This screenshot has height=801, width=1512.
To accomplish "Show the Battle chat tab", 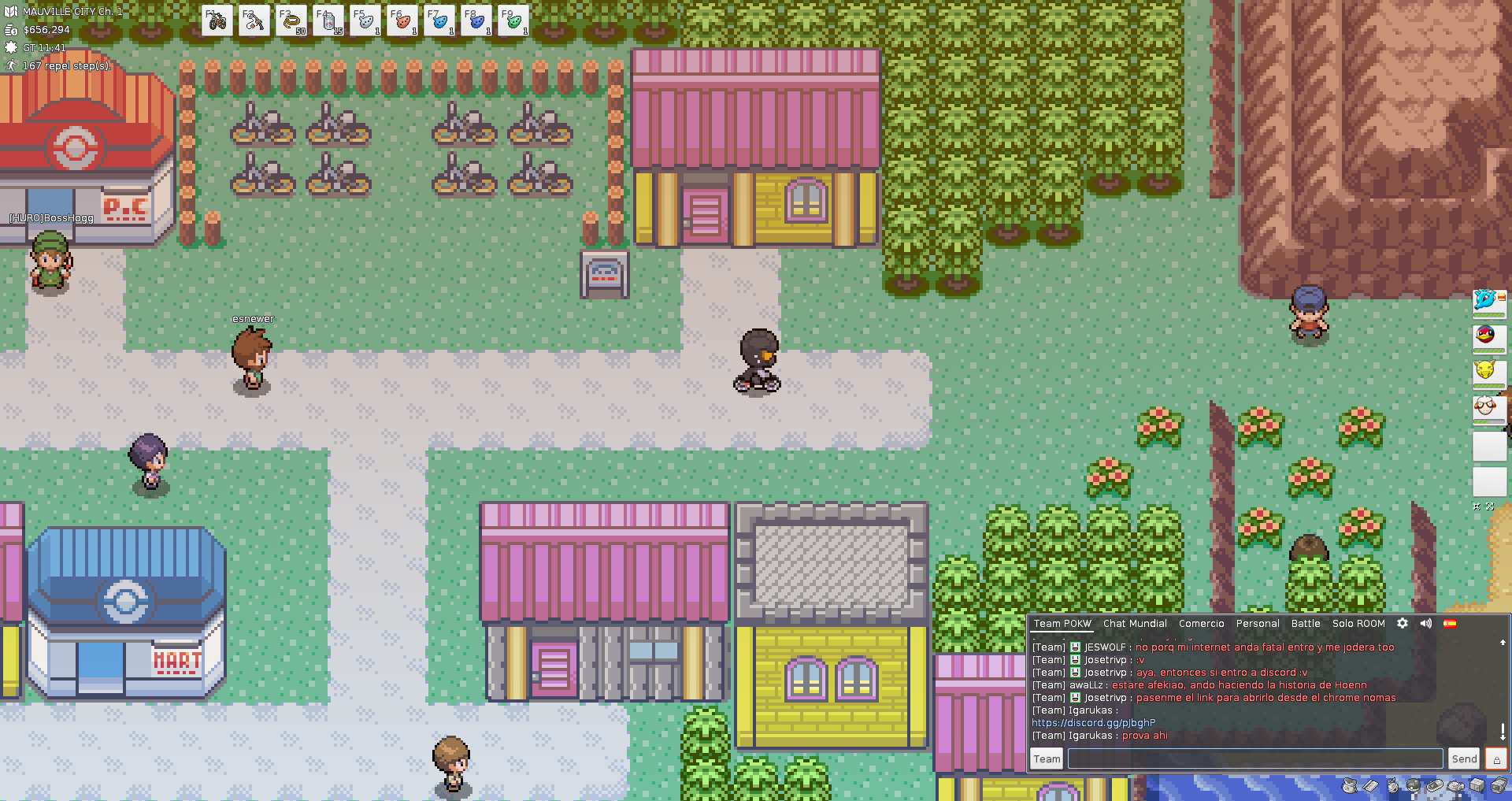I will [x=1305, y=623].
